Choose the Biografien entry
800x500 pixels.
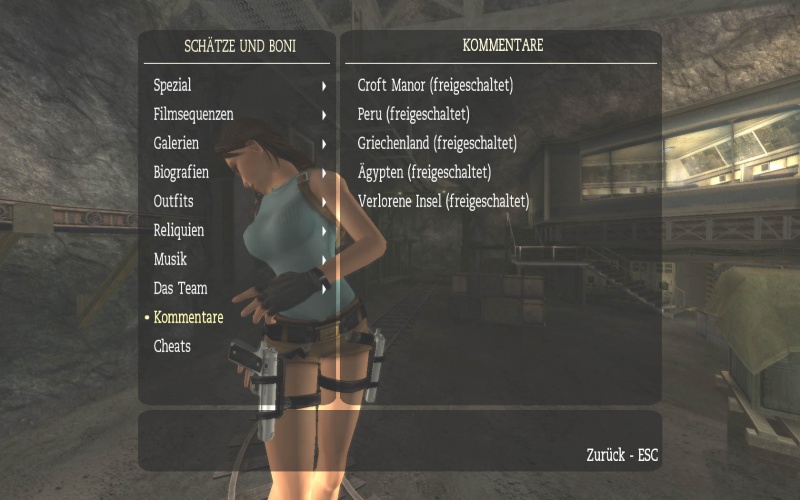click(182, 173)
